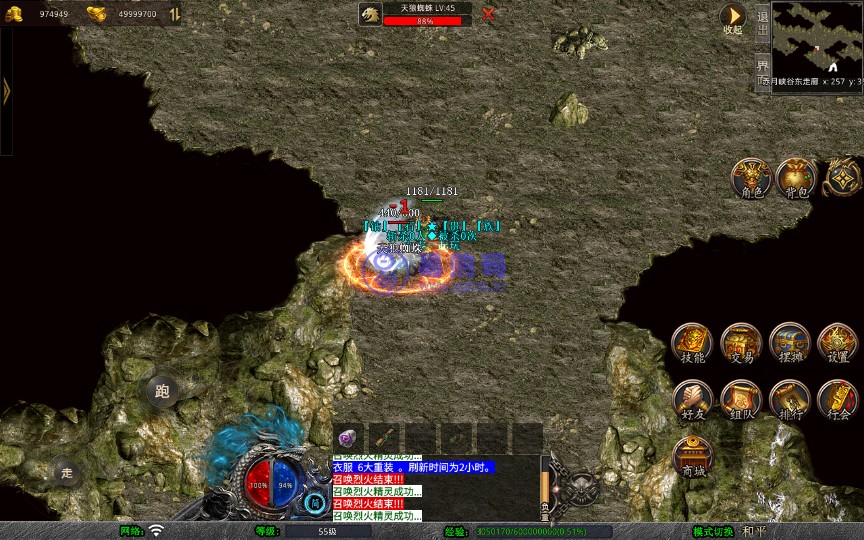
Task: Open the 摆摊 stall setup
Action: tap(790, 343)
